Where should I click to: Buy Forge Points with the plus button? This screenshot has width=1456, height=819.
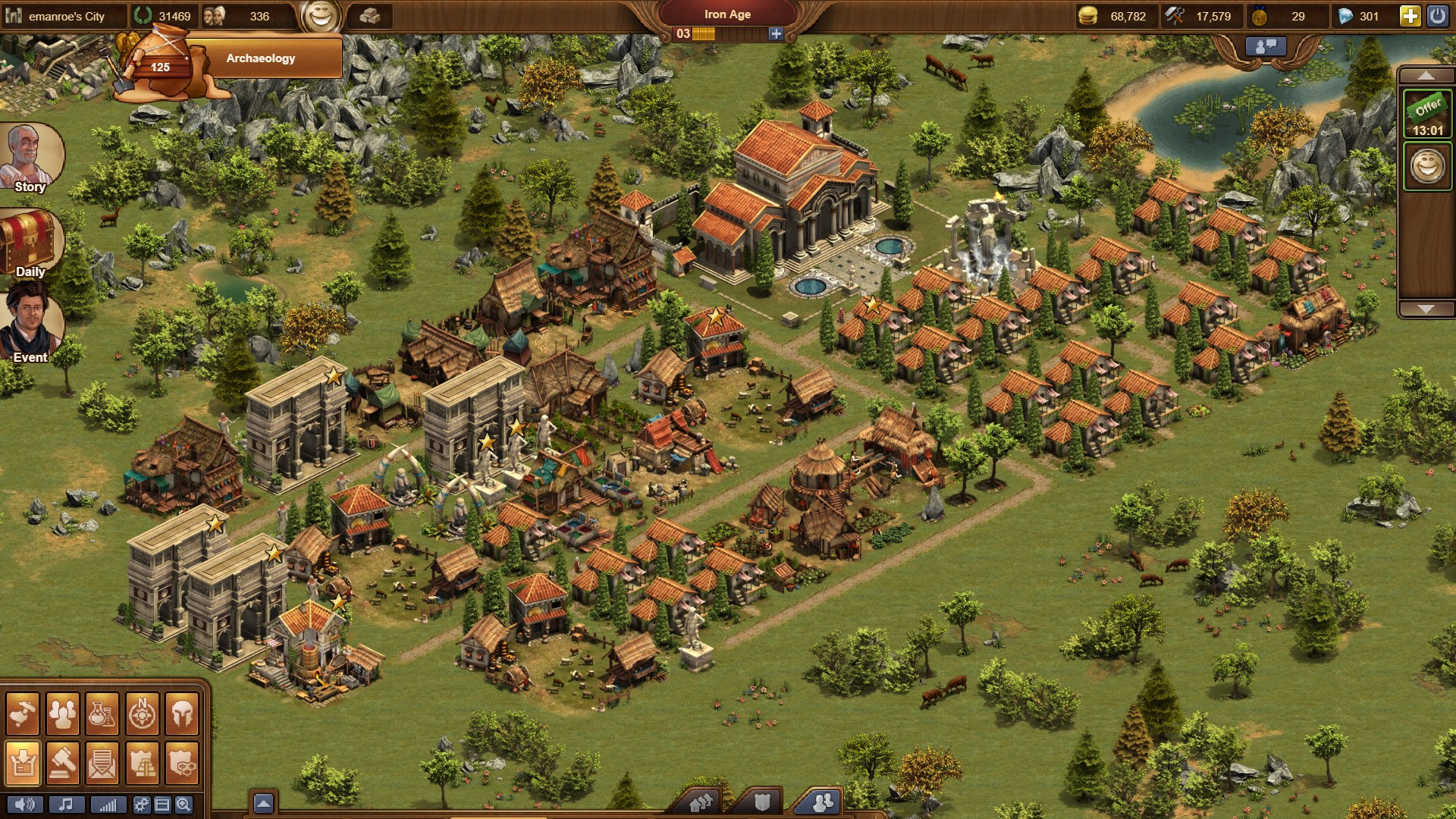click(x=776, y=33)
